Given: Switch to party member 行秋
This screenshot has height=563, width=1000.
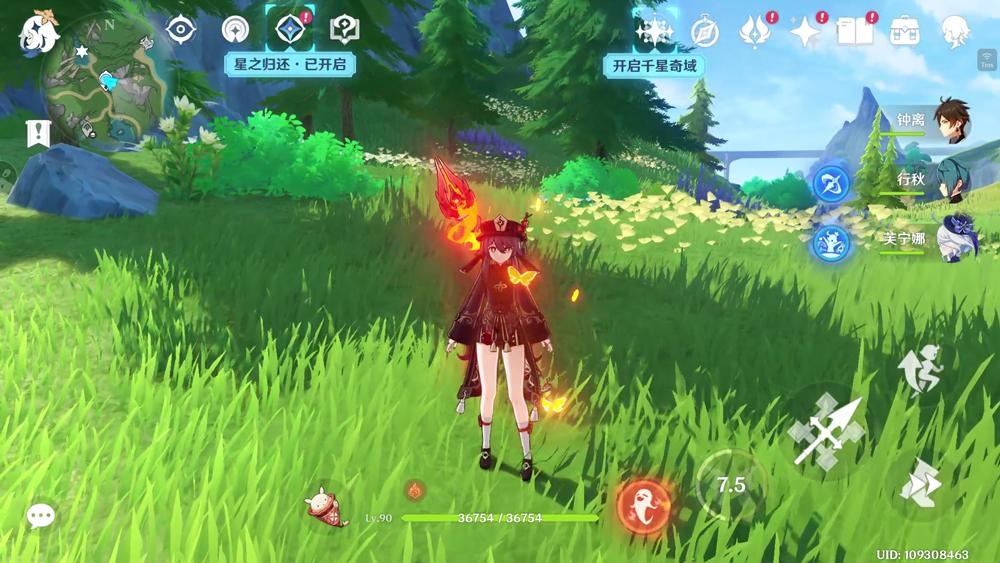Looking at the screenshot, I should 953,180.
